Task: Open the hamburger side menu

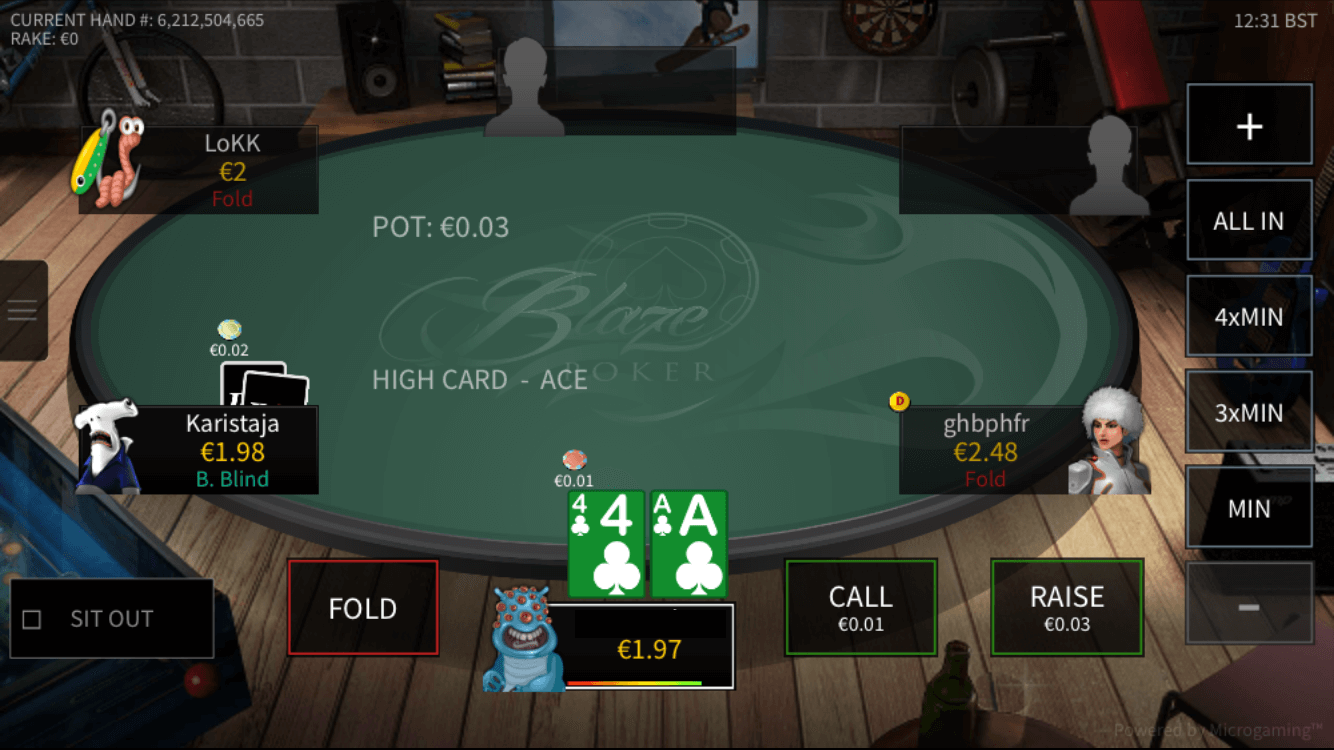Action: click(22, 310)
